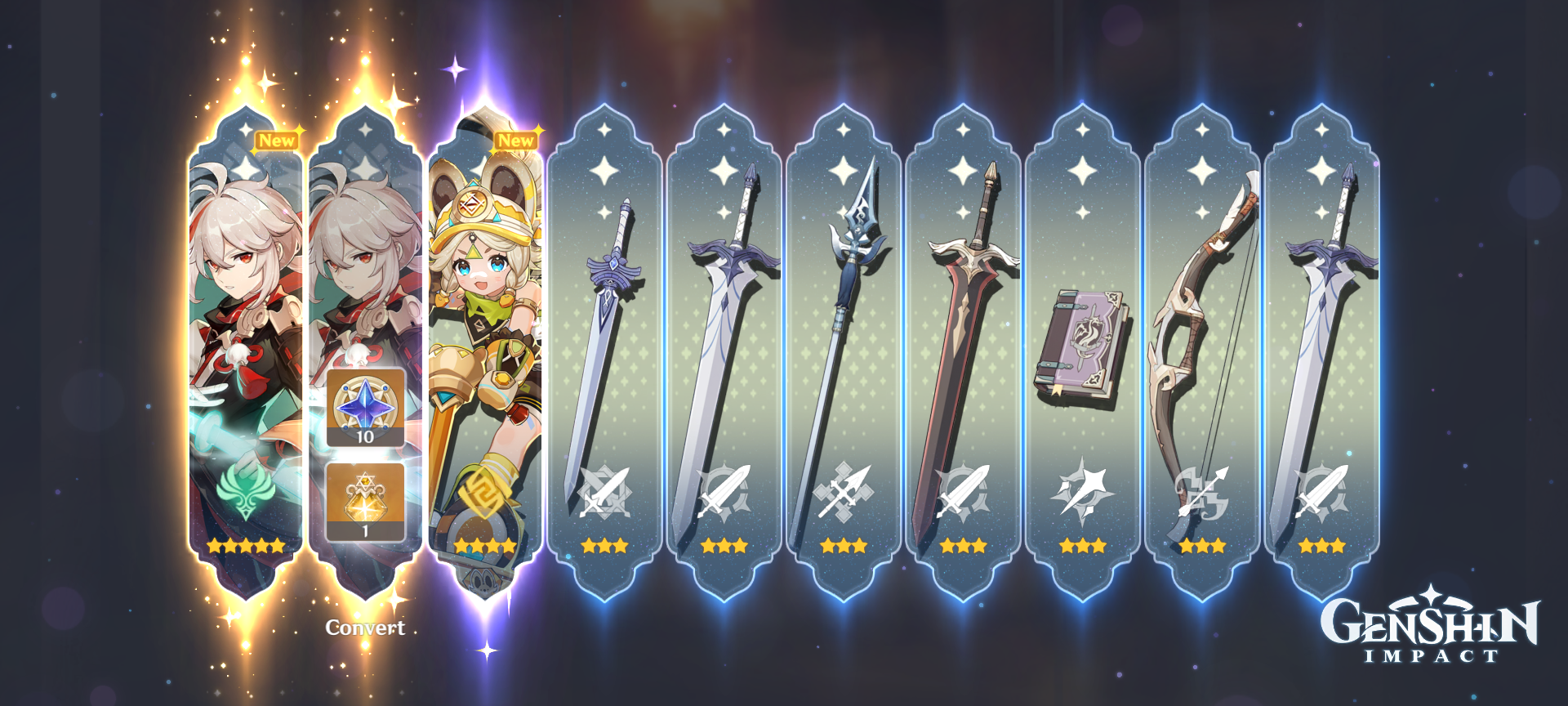The image size is (1568, 706).
Task: Click the Convert button under the duplicate Kazuha
Action: (364, 629)
